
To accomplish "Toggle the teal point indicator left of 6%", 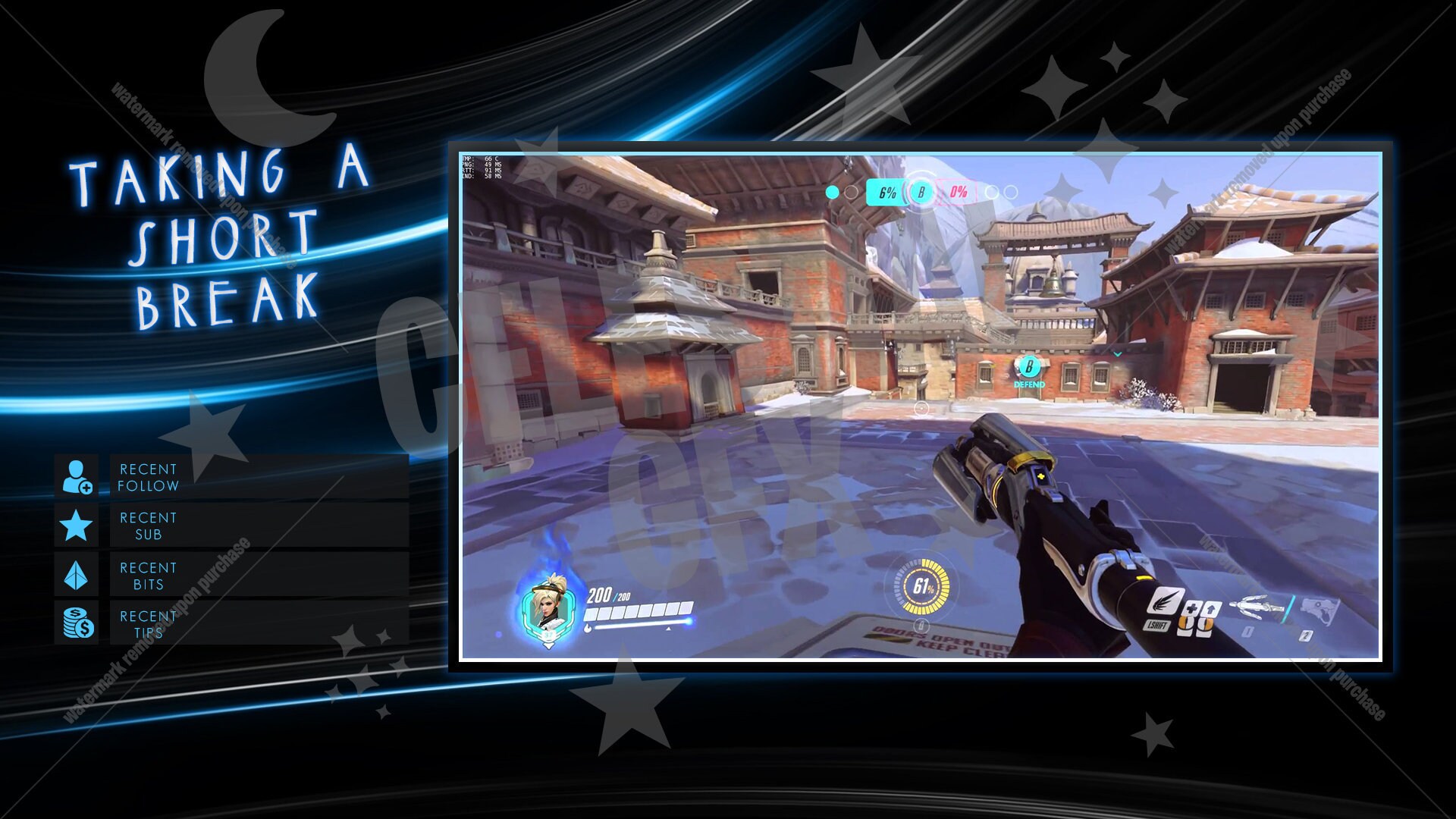I will click(833, 192).
